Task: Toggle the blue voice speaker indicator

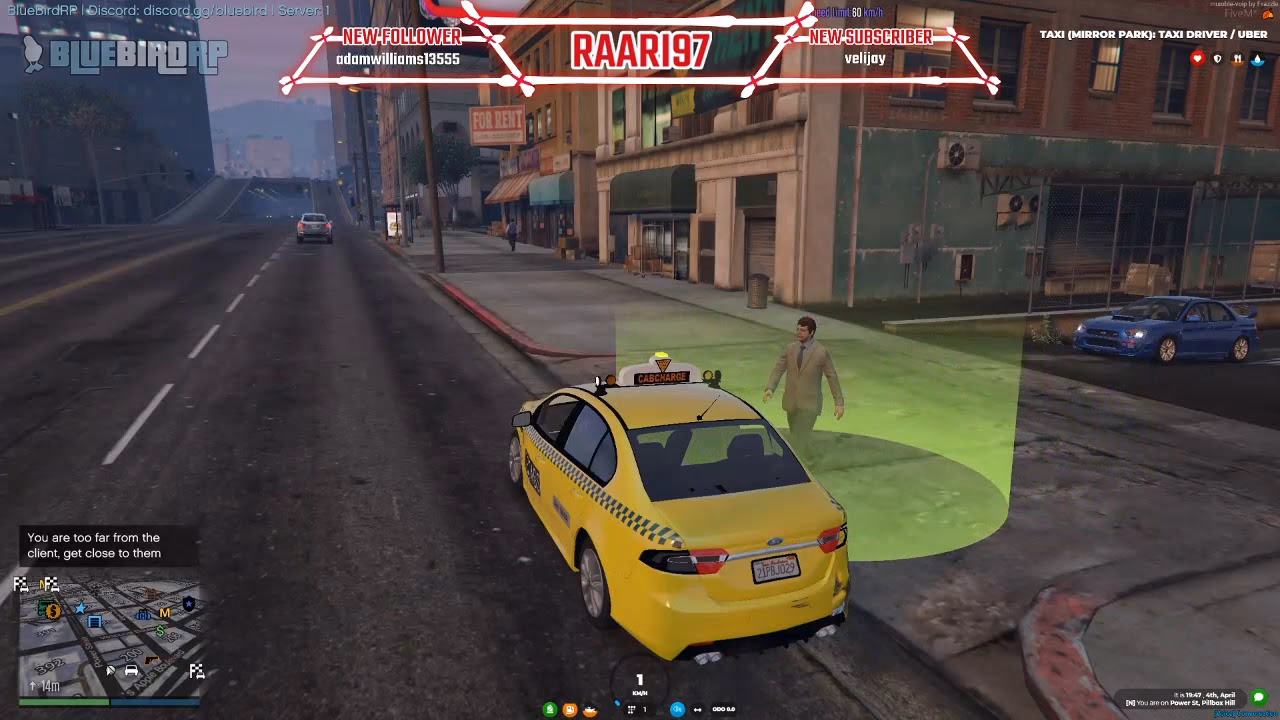Action: [x=677, y=709]
